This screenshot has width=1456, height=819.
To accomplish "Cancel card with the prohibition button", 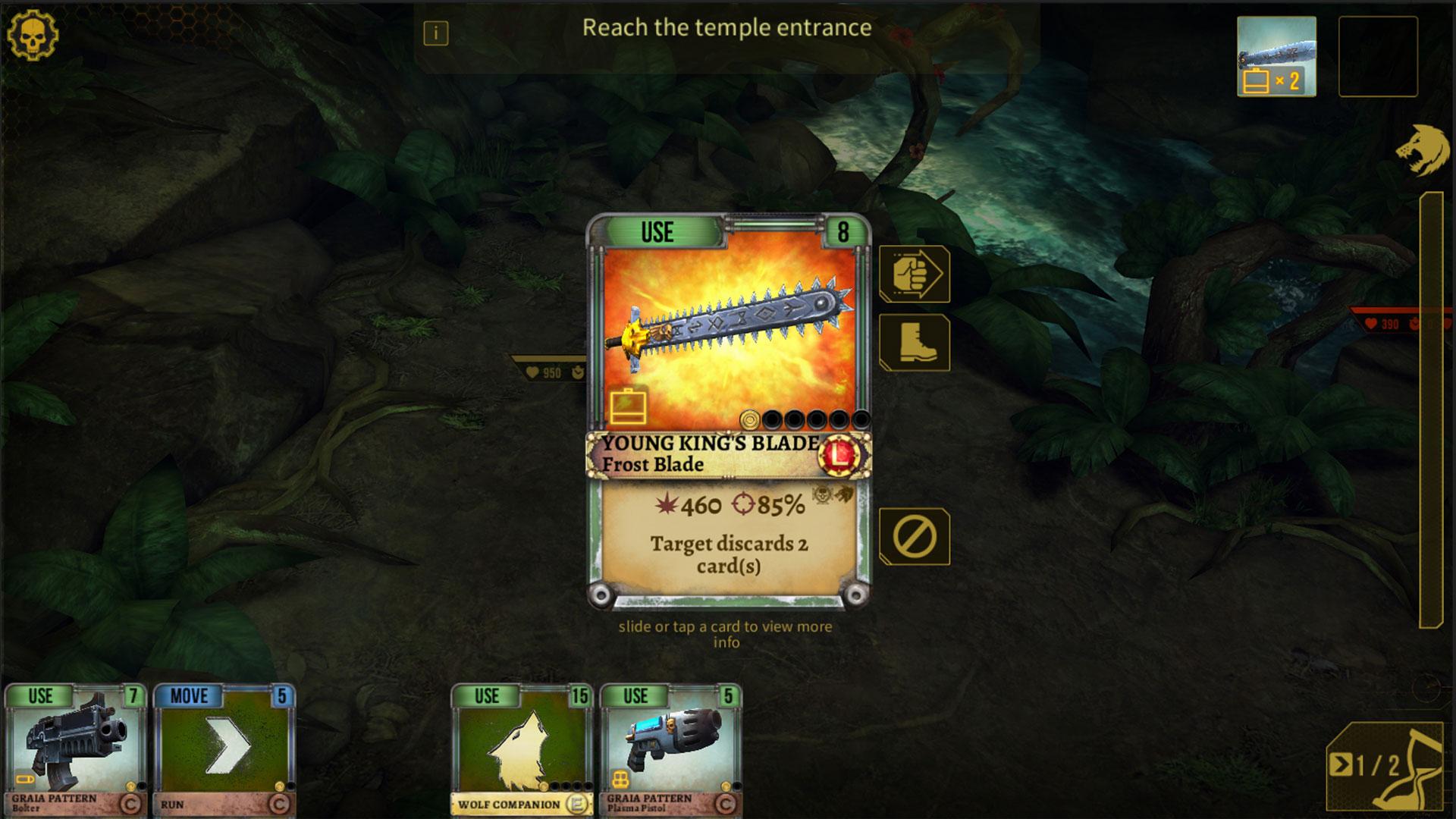I will [x=914, y=537].
